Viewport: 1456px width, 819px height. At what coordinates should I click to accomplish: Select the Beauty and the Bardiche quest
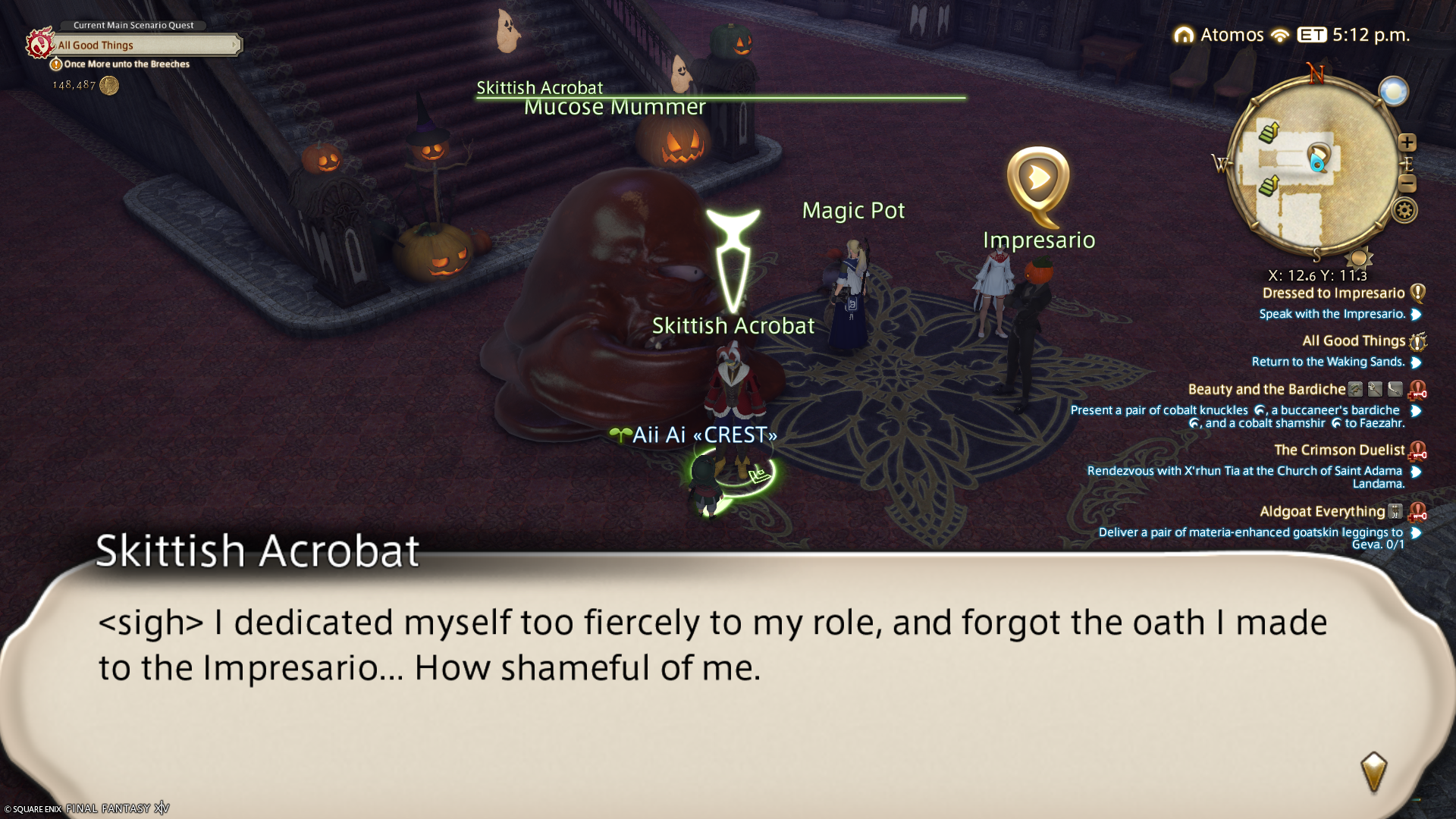[1266, 390]
